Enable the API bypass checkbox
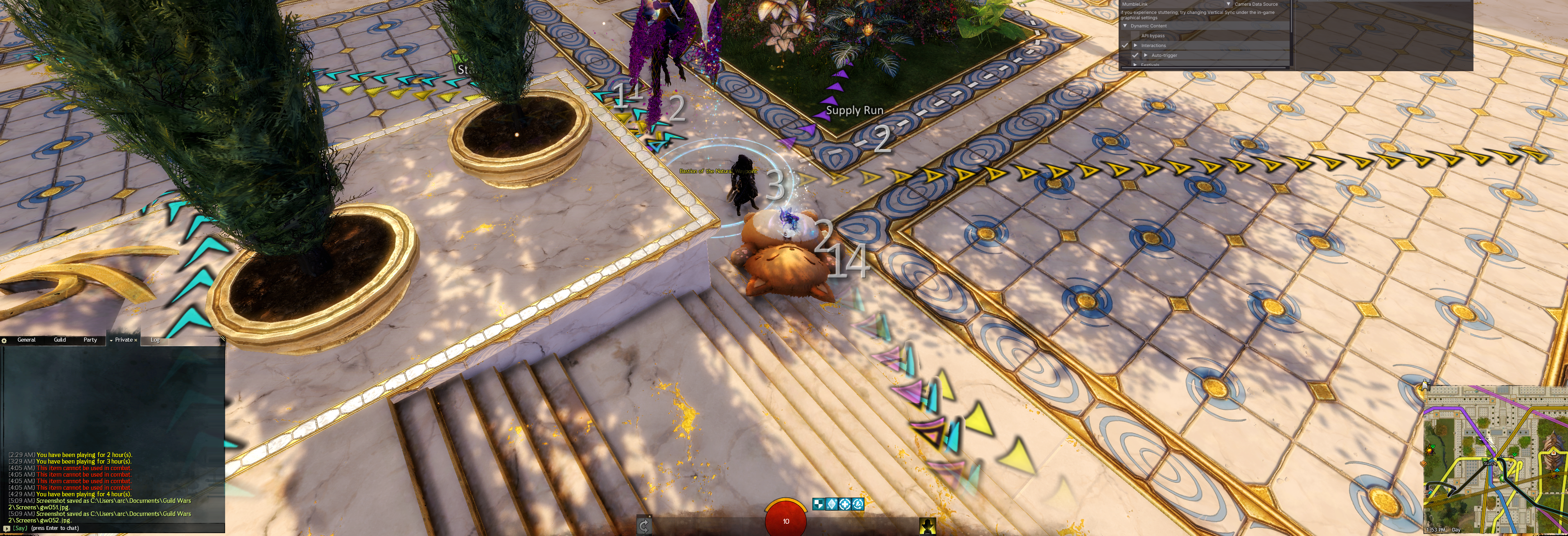The height and width of the screenshot is (536, 1568). pos(1135,36)
